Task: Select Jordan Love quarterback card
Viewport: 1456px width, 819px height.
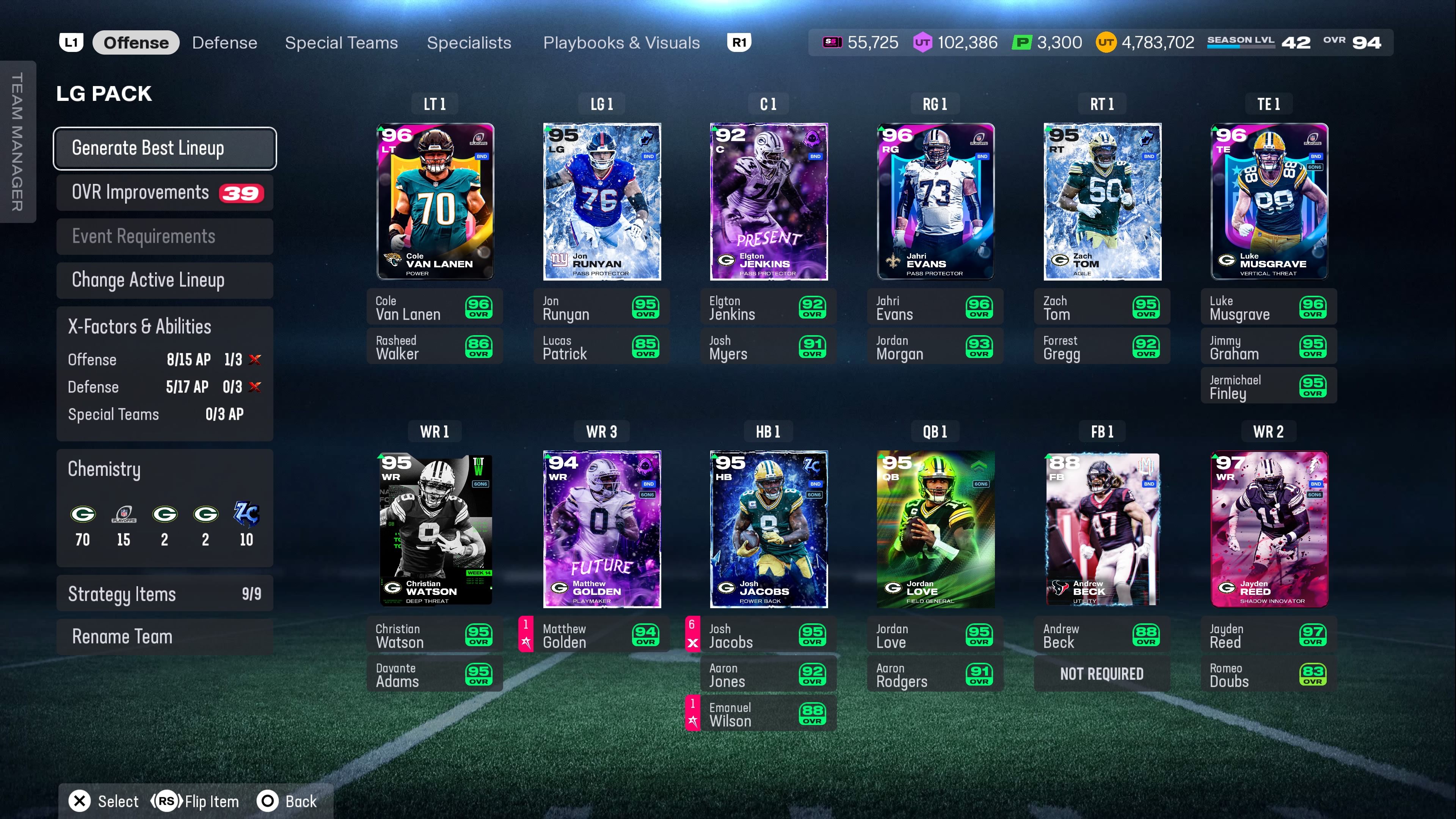Action: (x=935, y=529)
